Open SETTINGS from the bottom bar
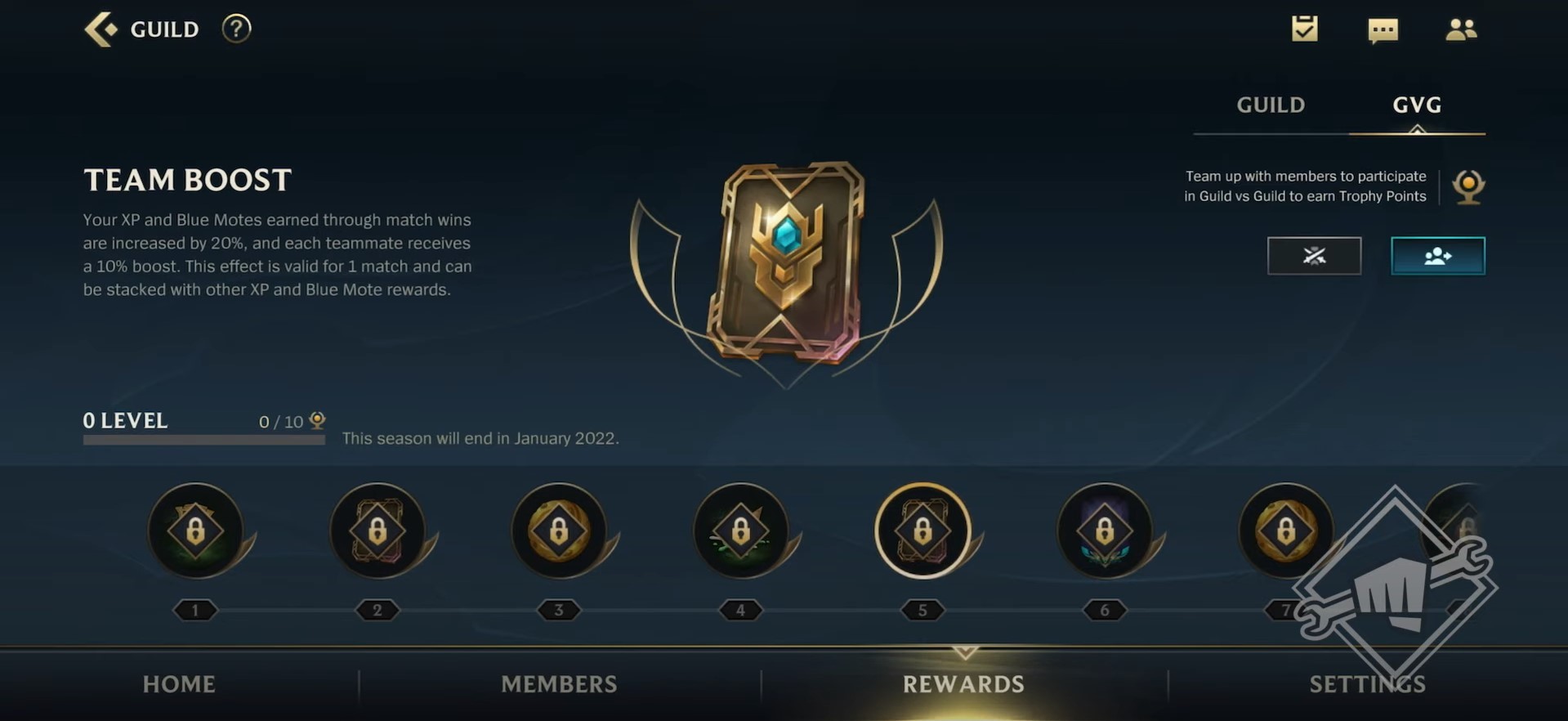The height and width of the screenshot is (721, 1568). (x=1367, y=684)
